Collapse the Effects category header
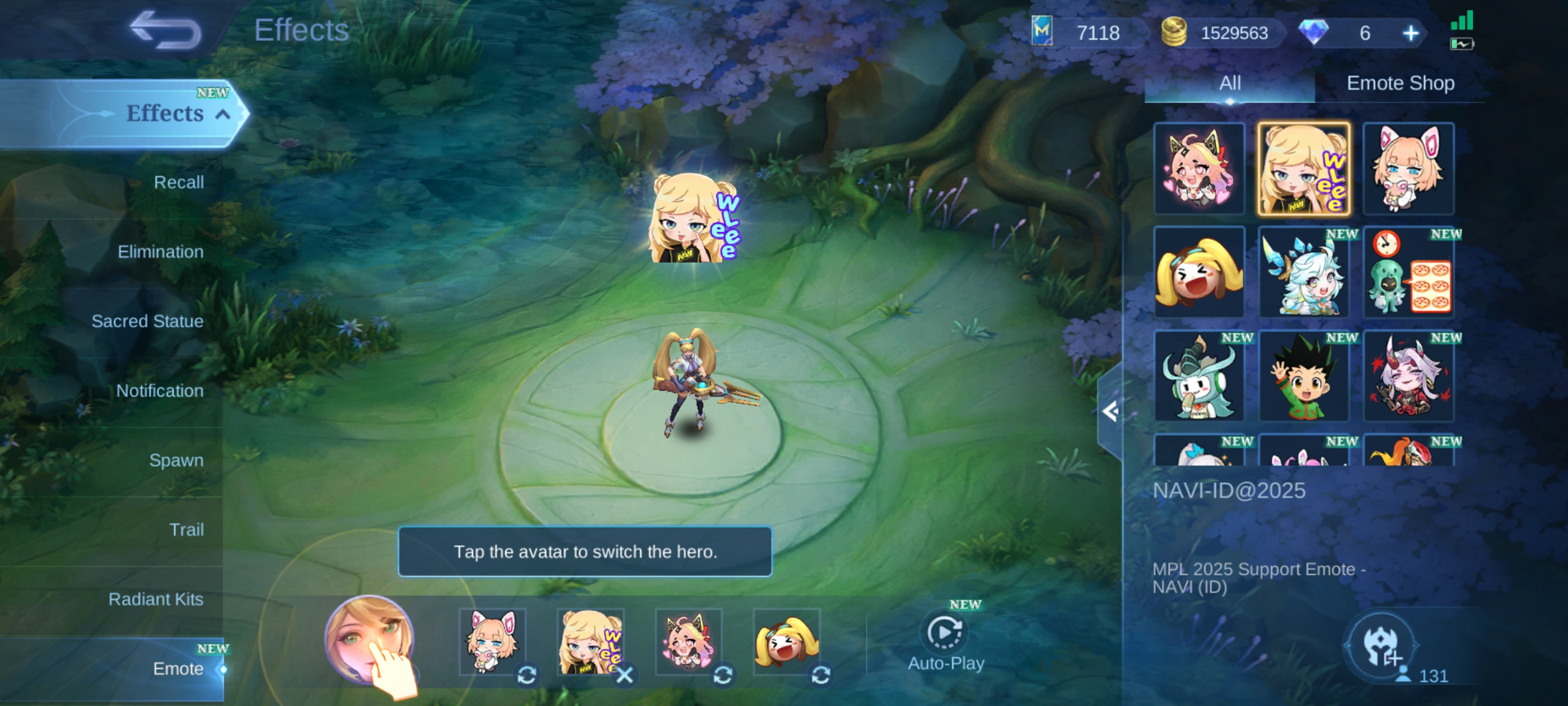 tap(223, 114)
